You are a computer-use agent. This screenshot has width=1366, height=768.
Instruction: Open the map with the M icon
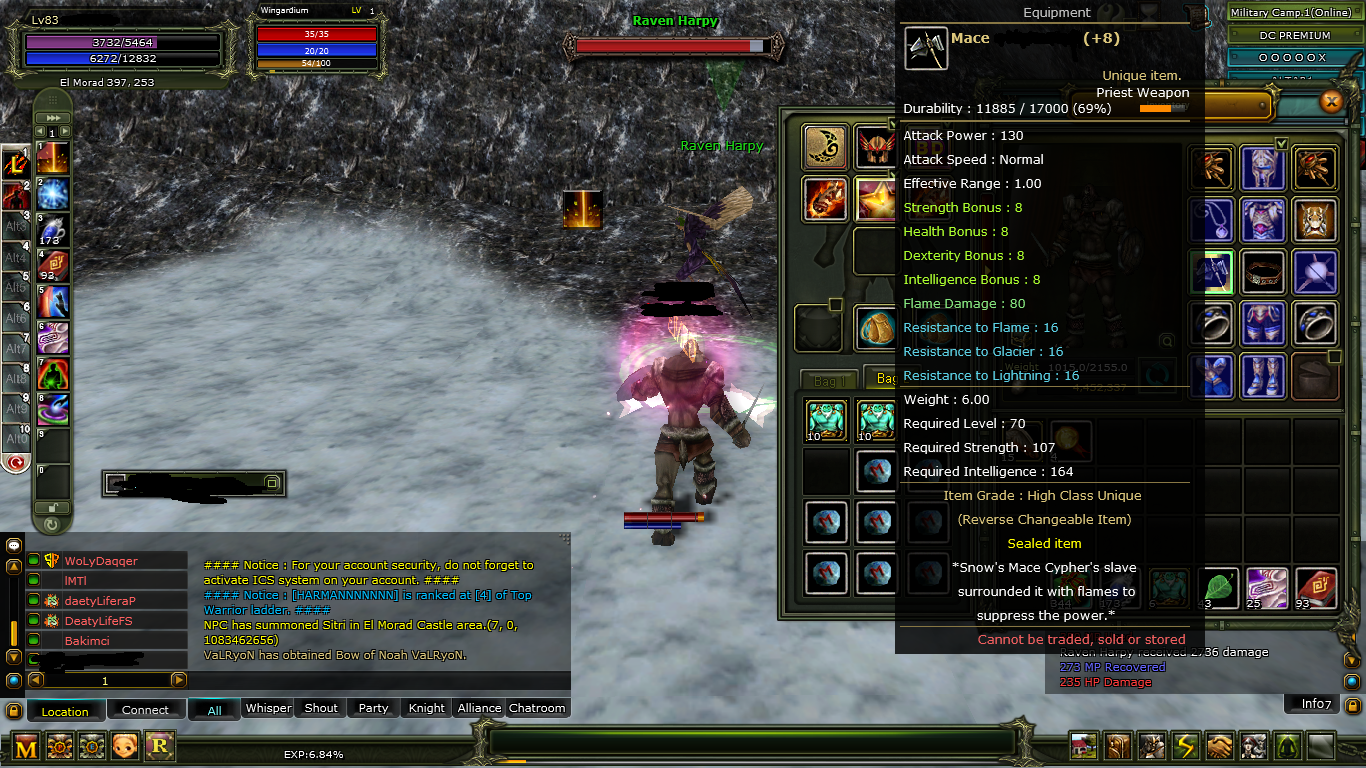[26, 746]
